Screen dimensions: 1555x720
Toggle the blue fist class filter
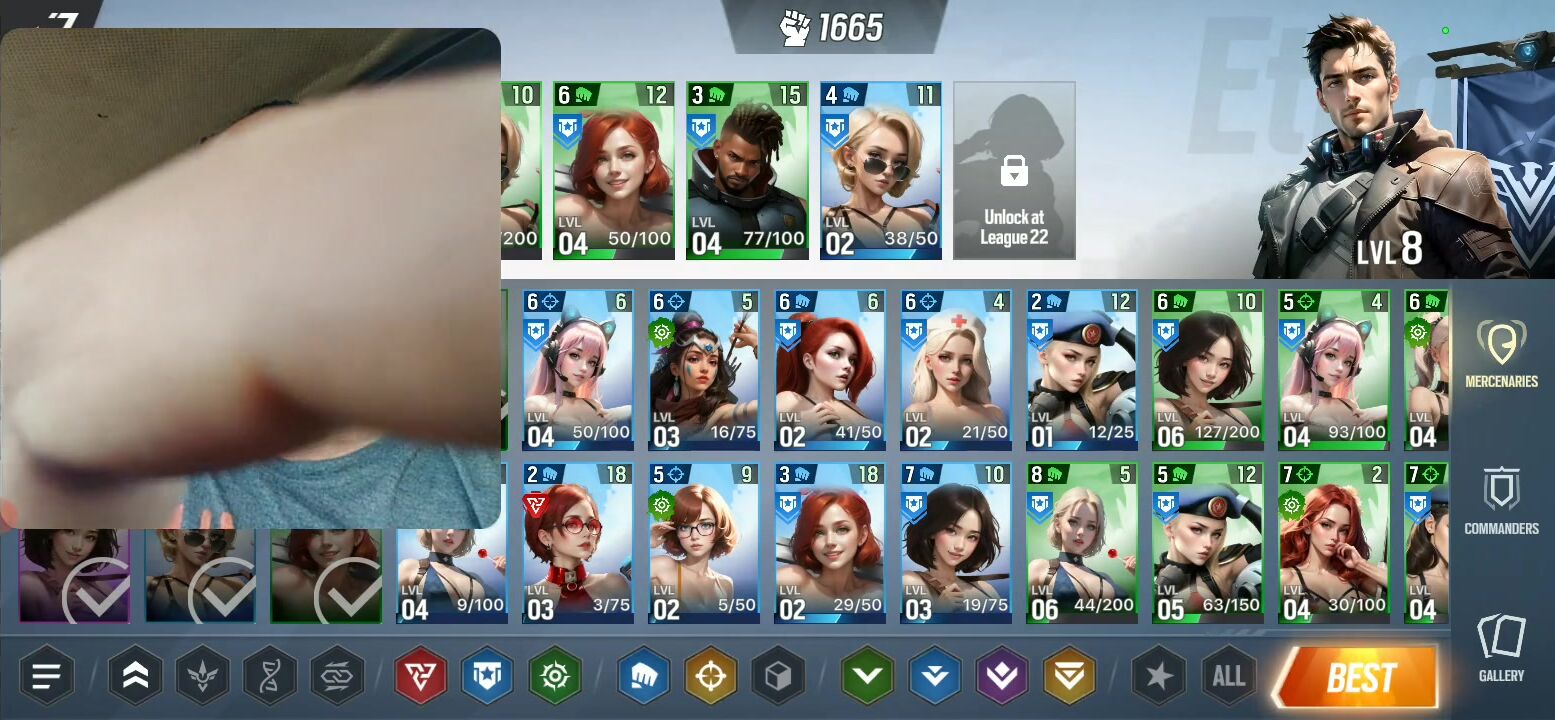(x=643, y=677)
